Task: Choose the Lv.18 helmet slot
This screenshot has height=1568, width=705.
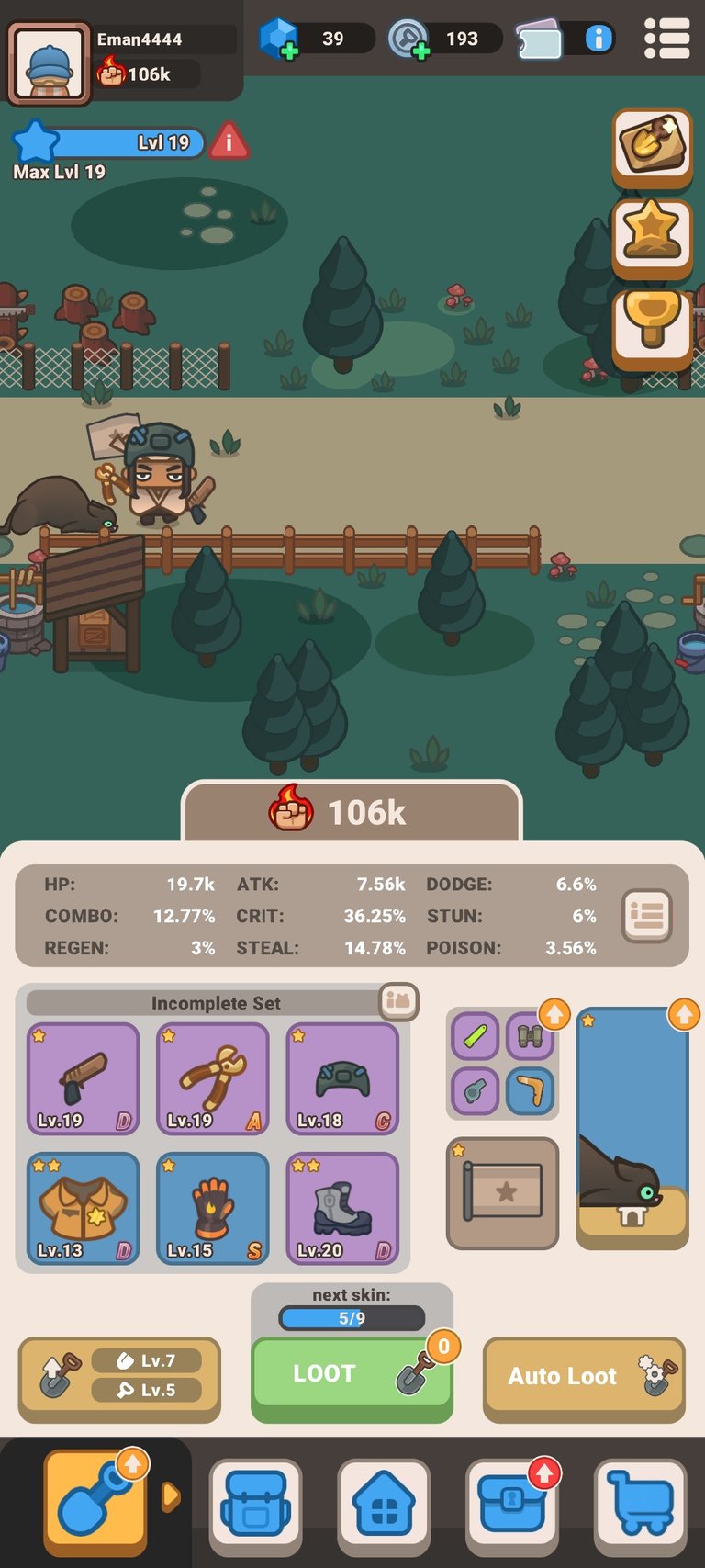Action: (343, 1078)
